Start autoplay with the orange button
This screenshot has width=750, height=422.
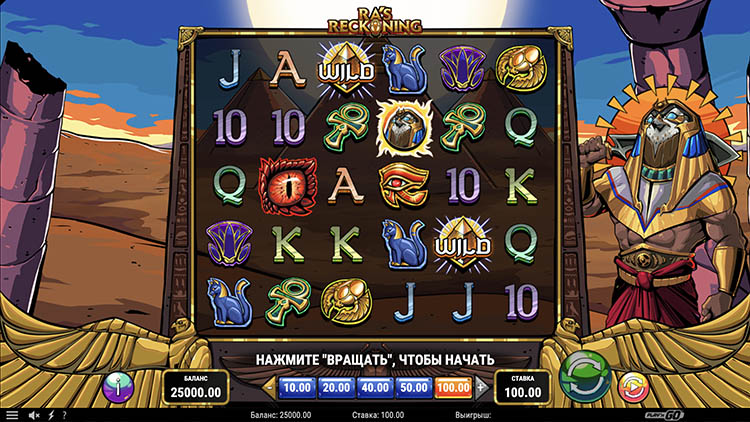click(631, 386)
